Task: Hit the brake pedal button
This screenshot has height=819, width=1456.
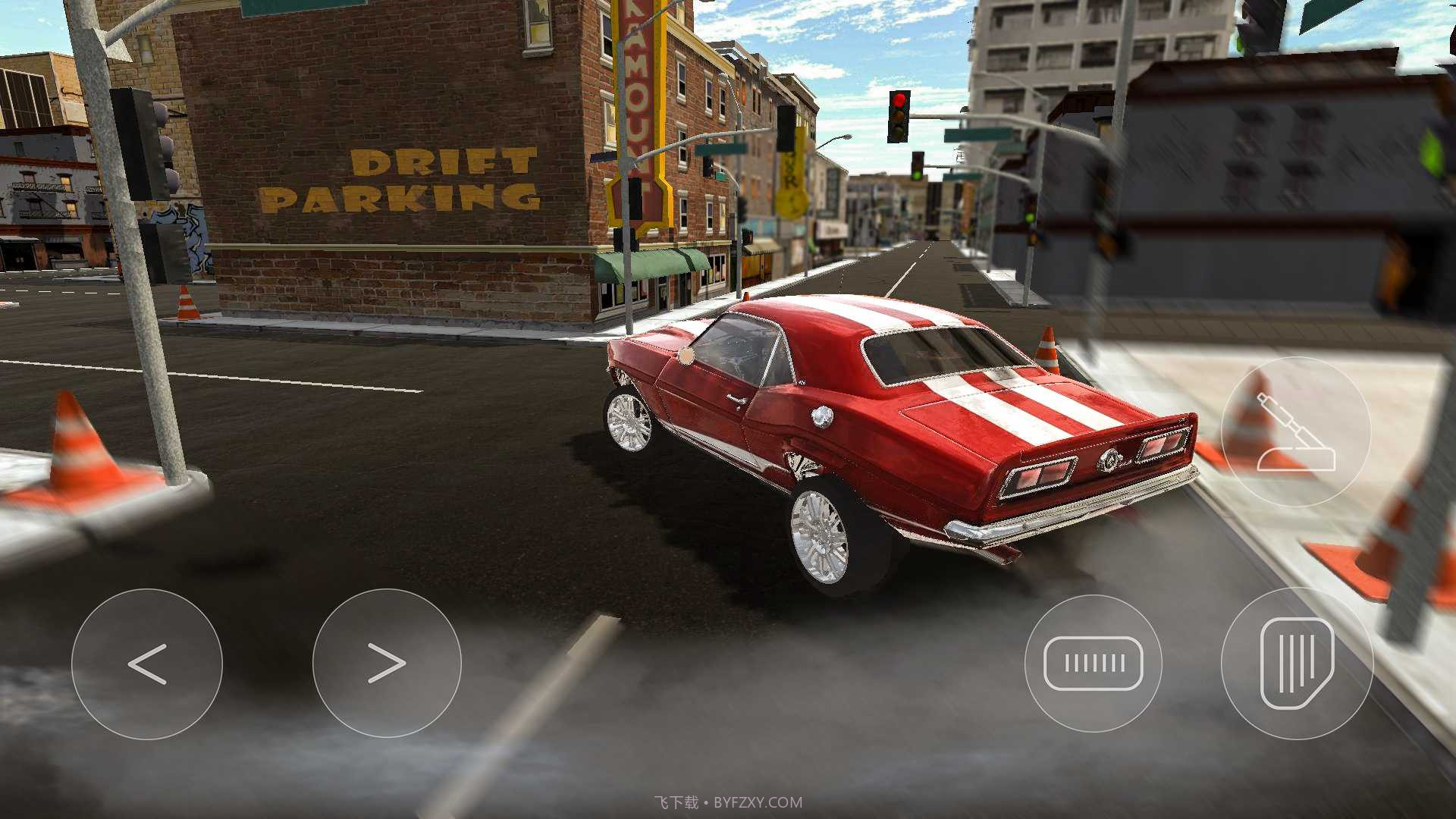Action: pyautogui.click(x=1093, y=664)
